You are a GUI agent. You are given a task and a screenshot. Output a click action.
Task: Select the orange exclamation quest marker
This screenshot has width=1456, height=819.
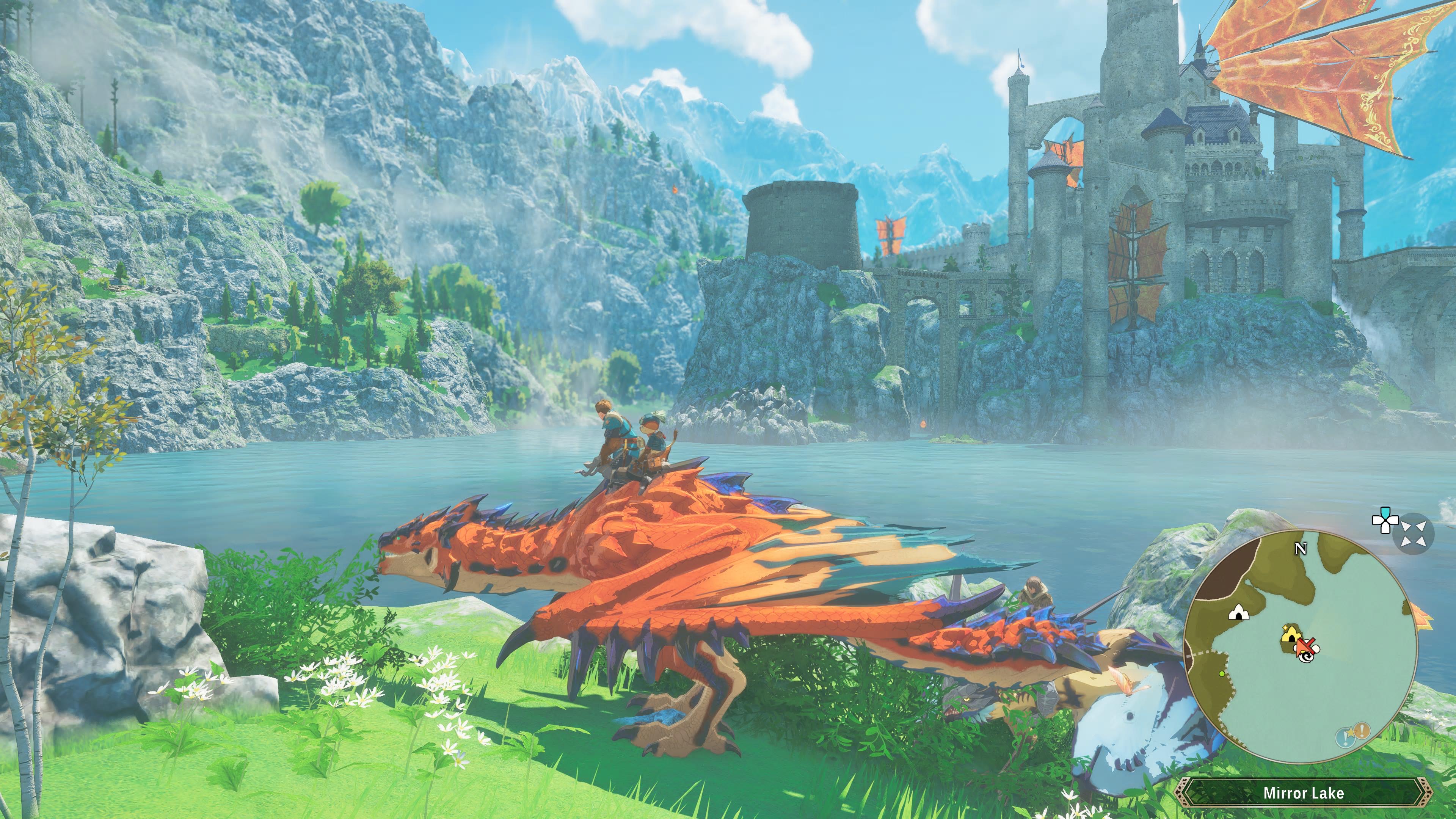coord(1362,731)
